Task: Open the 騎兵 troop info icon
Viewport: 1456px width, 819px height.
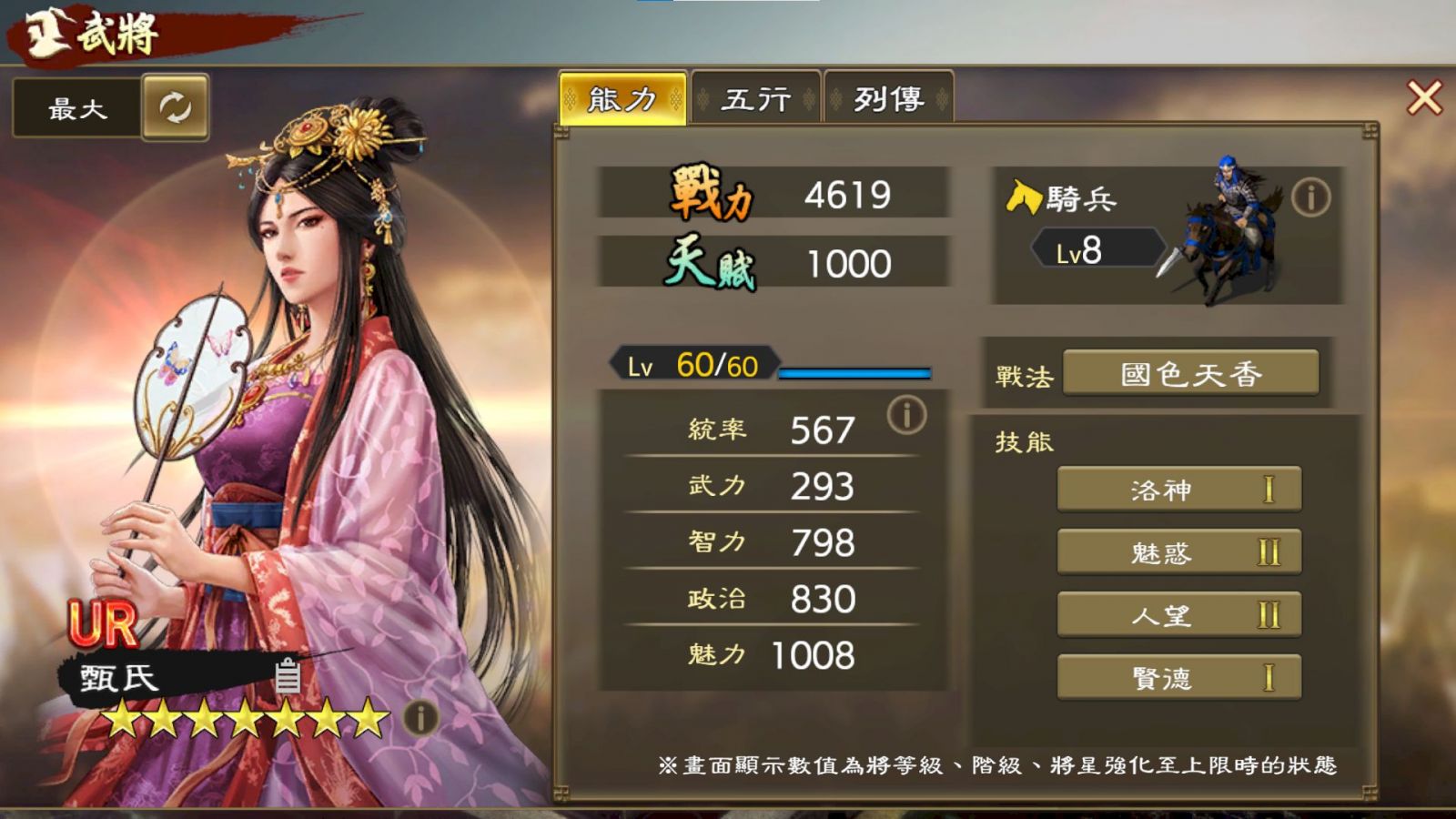Action: 1310,197
